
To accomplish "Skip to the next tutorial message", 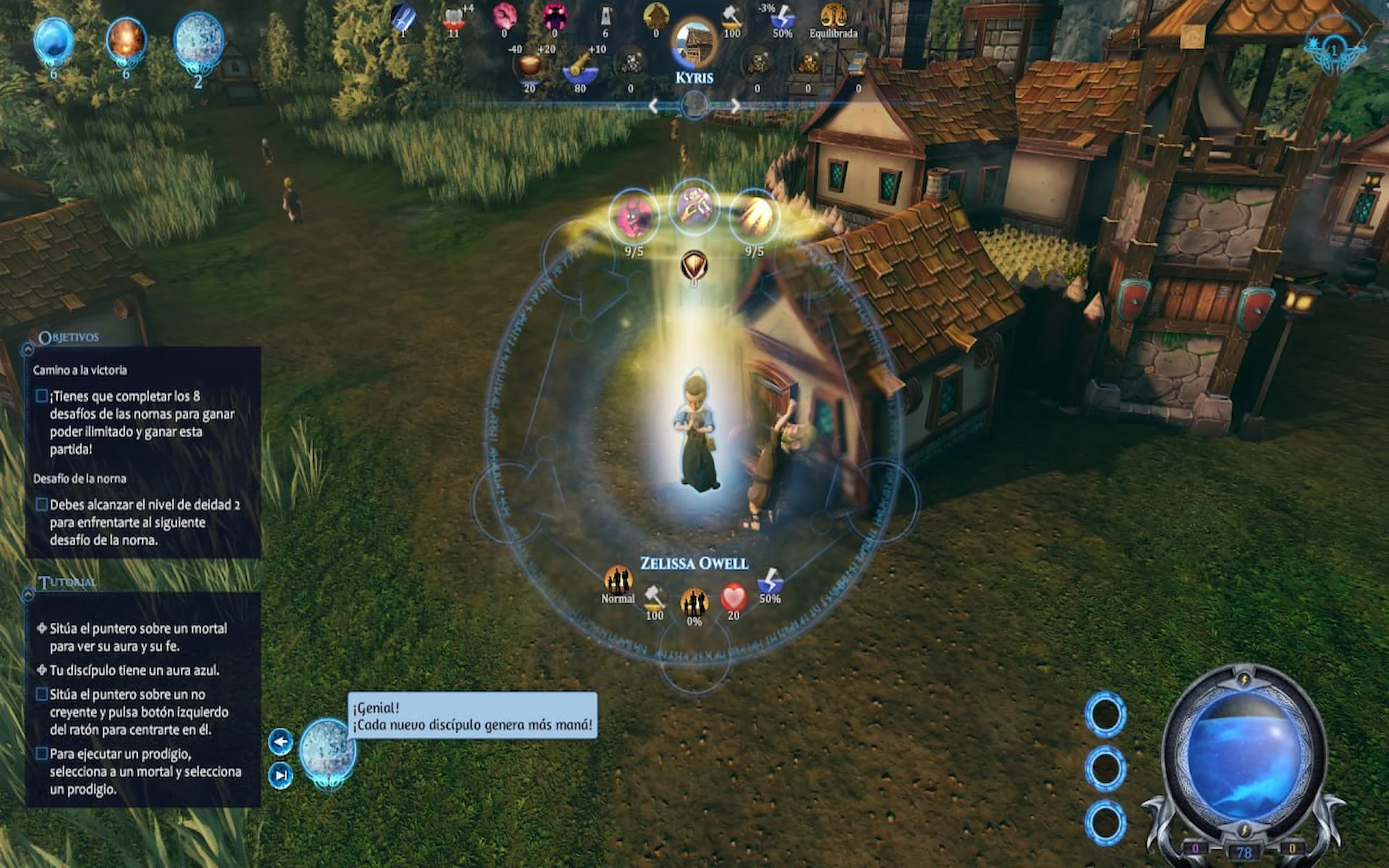I will [281, 775].
